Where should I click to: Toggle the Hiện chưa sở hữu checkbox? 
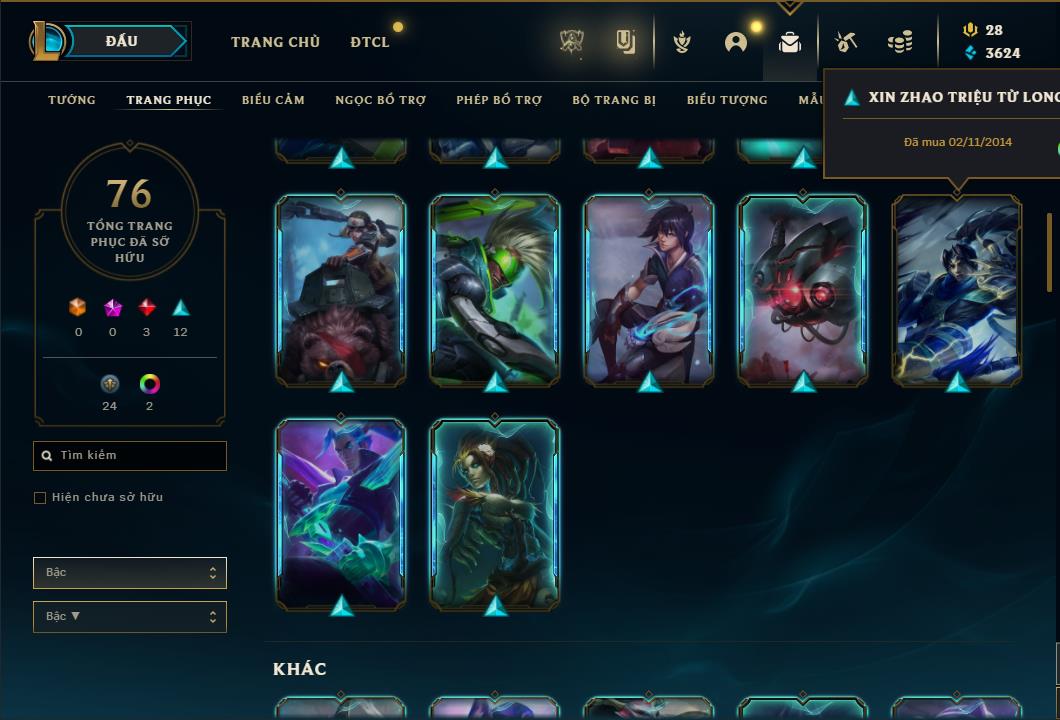click(40, 498)
